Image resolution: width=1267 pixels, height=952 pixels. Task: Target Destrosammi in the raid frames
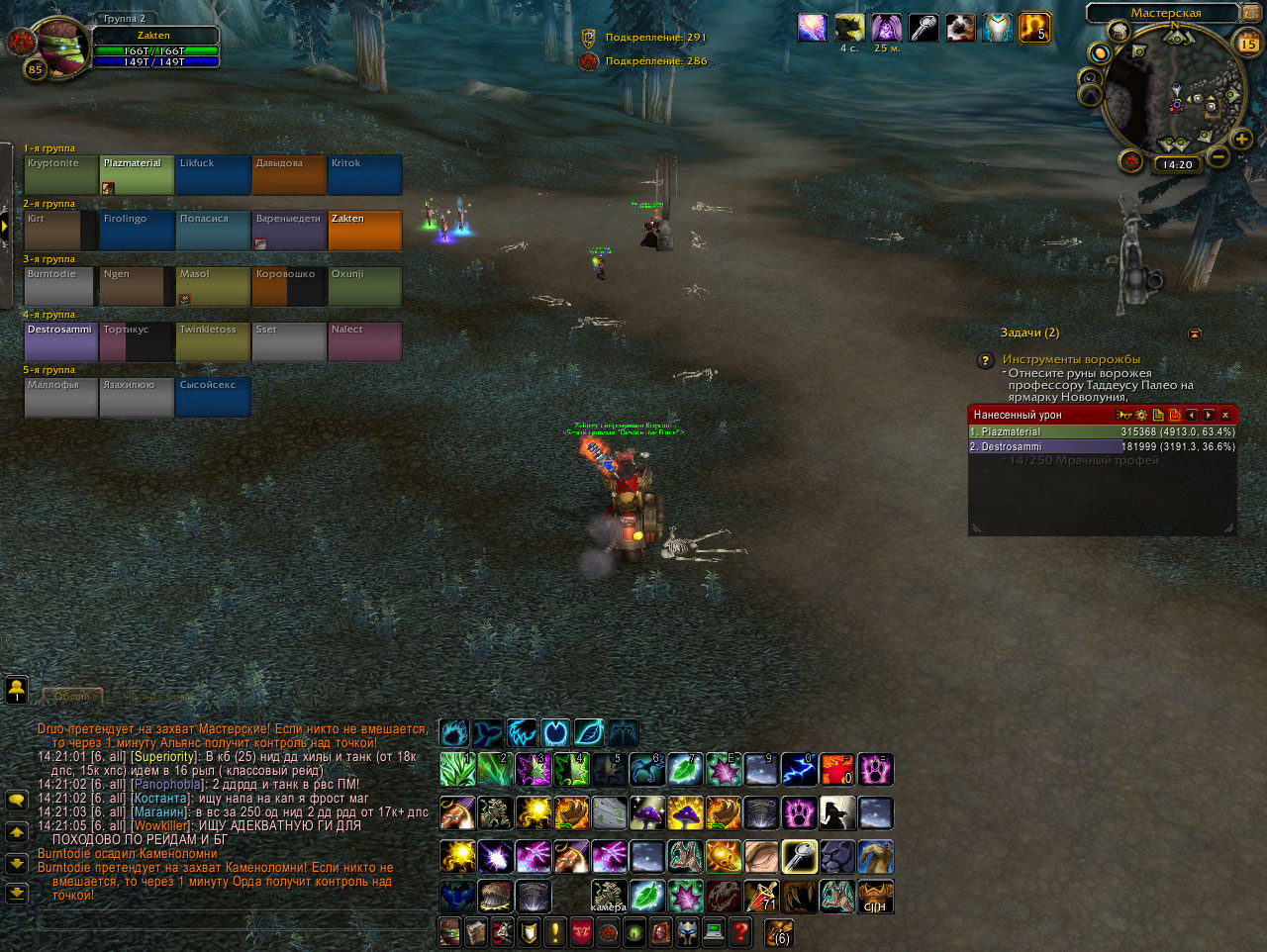(x=60, y=341)
